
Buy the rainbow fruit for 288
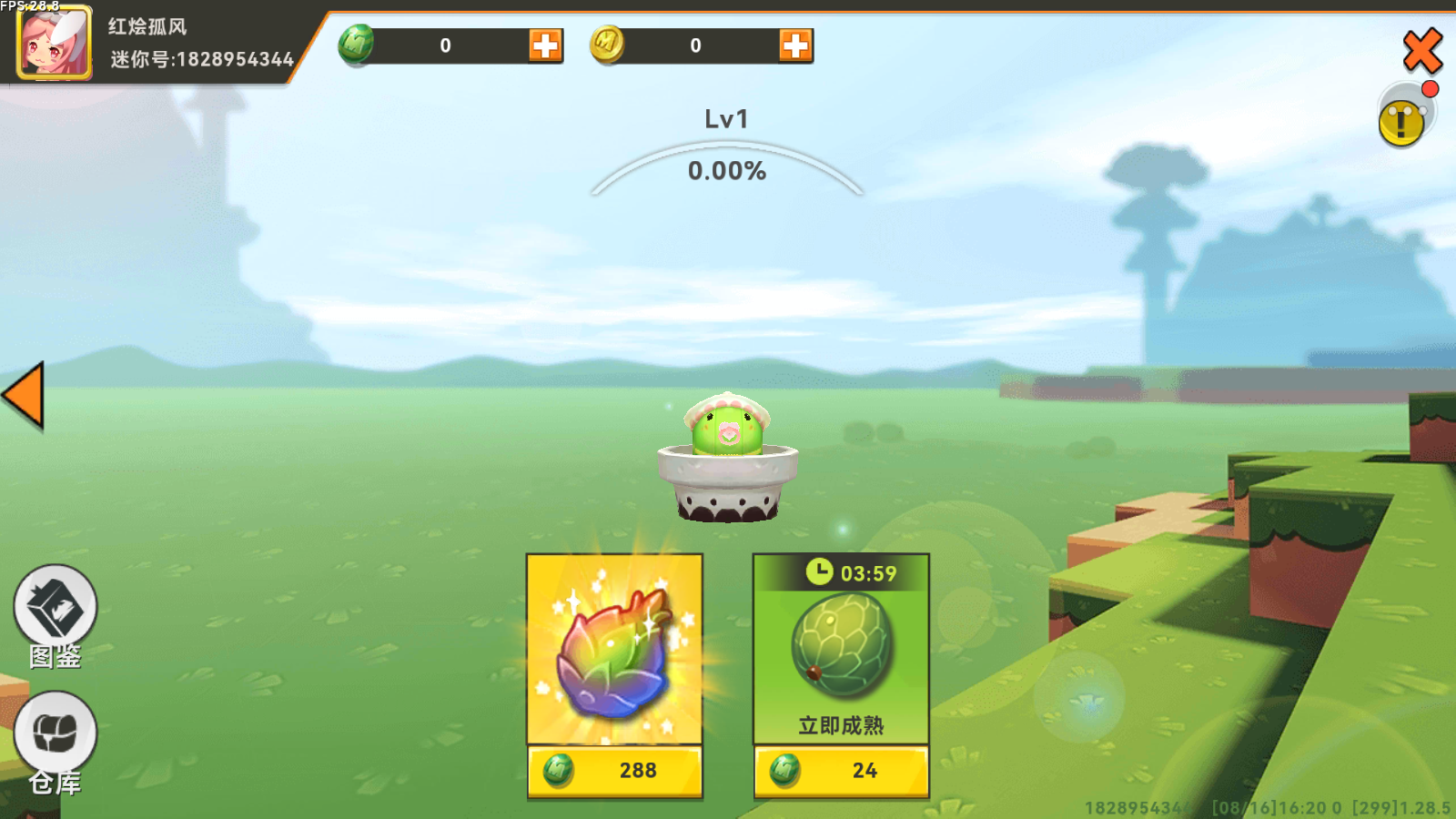click(615, 769)
